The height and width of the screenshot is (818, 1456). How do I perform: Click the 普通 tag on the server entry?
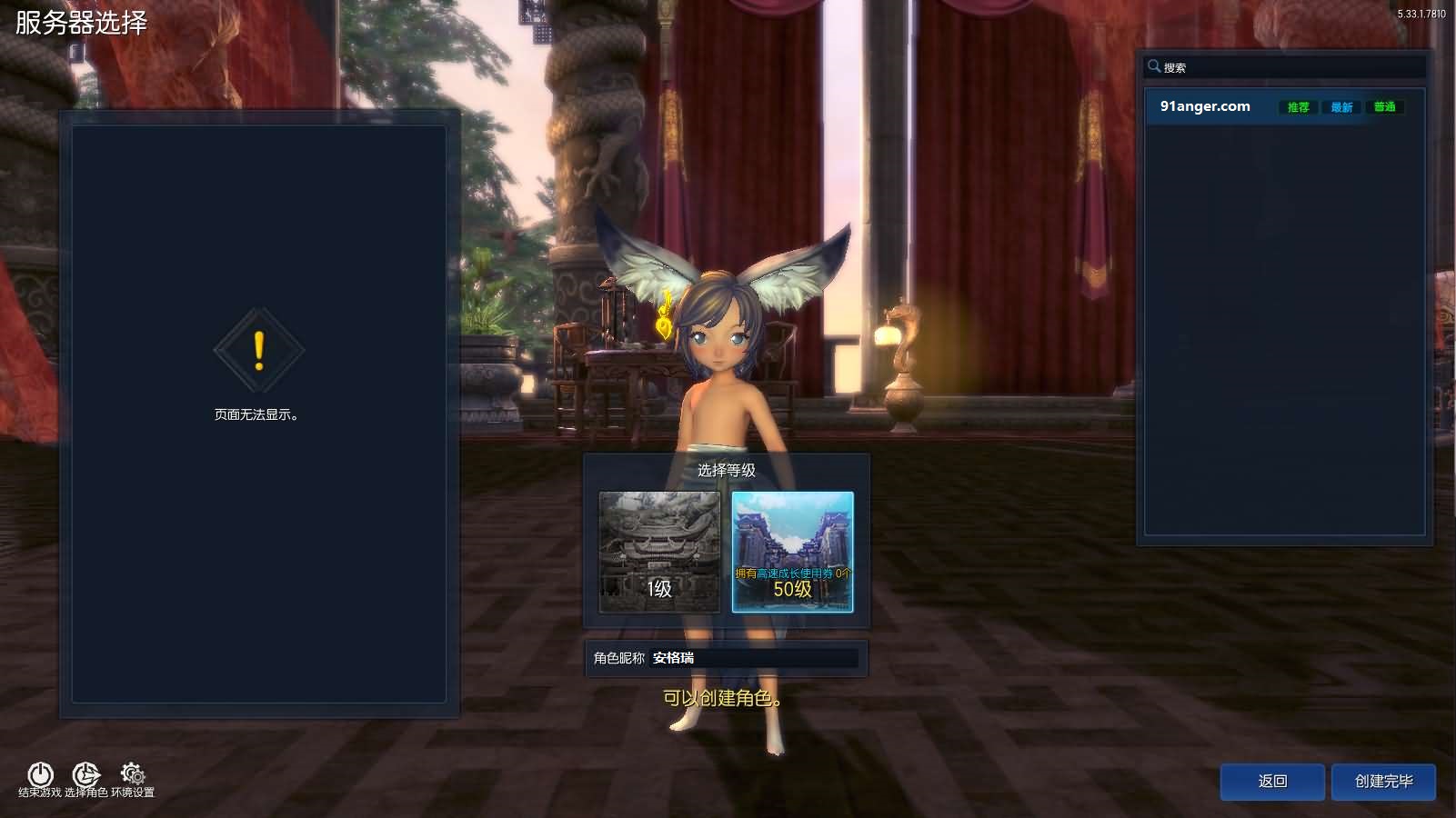pos(1384,106)
